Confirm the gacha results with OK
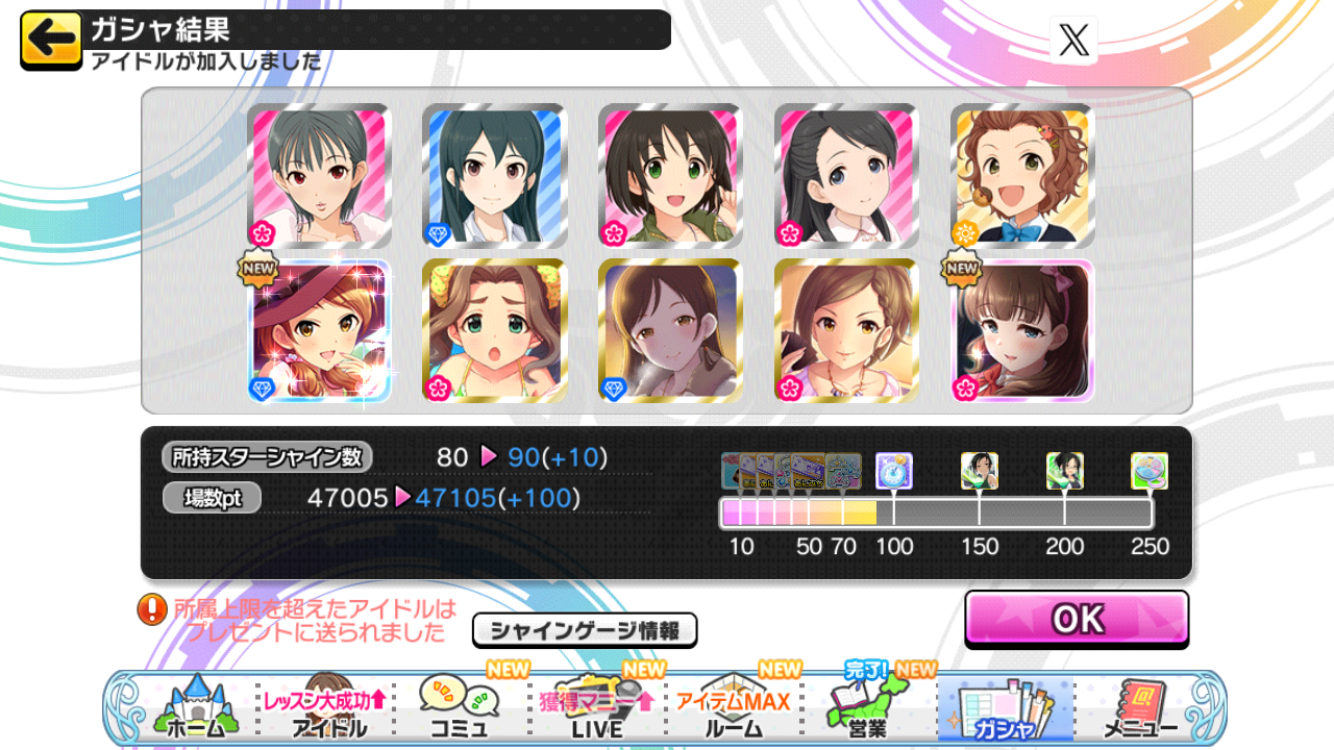Image resolution: width=1334 pixels, height=750 pixels. (1077, 619)
